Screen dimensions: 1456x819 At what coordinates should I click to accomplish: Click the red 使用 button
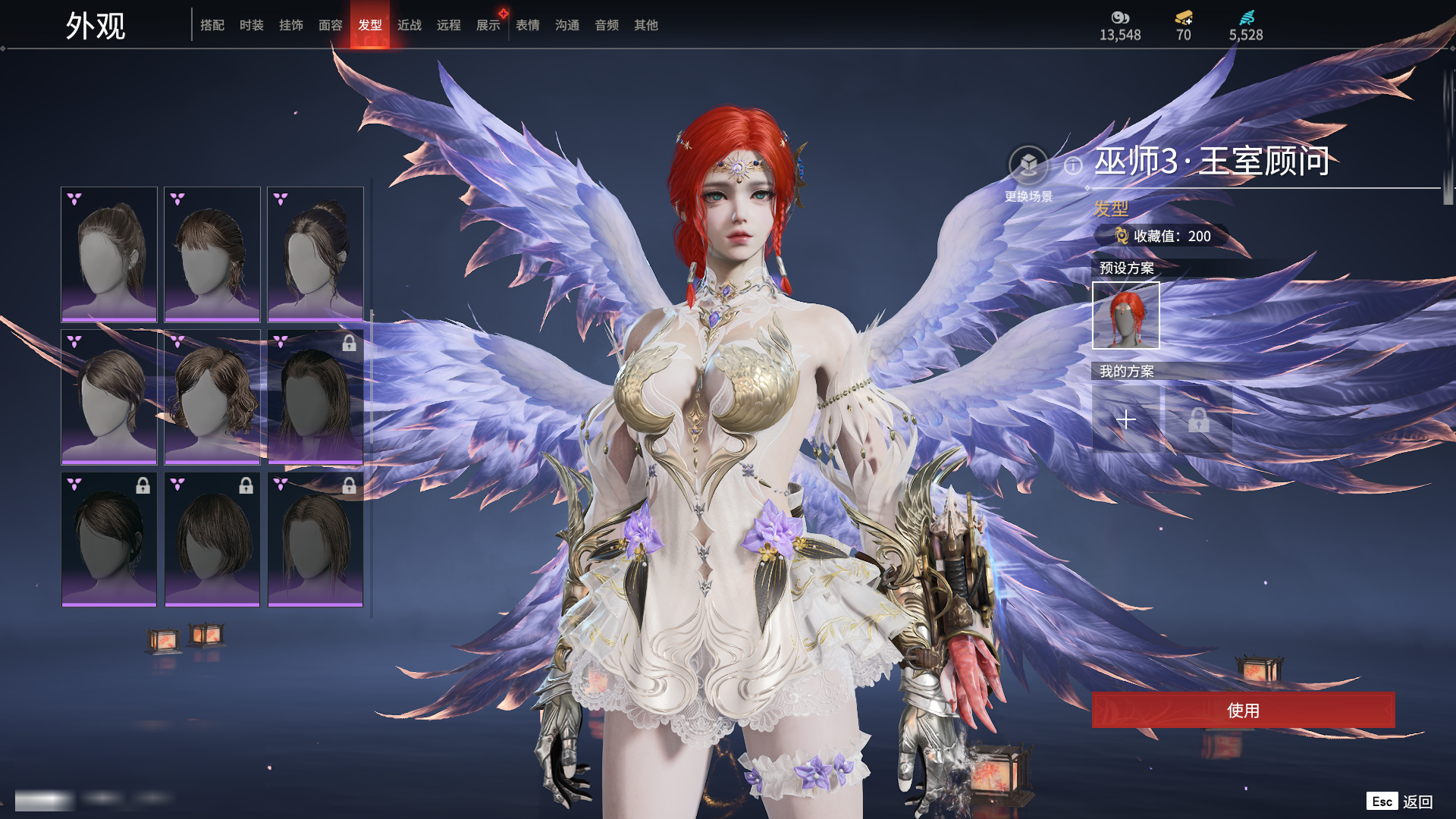[x=1243, y=710]
